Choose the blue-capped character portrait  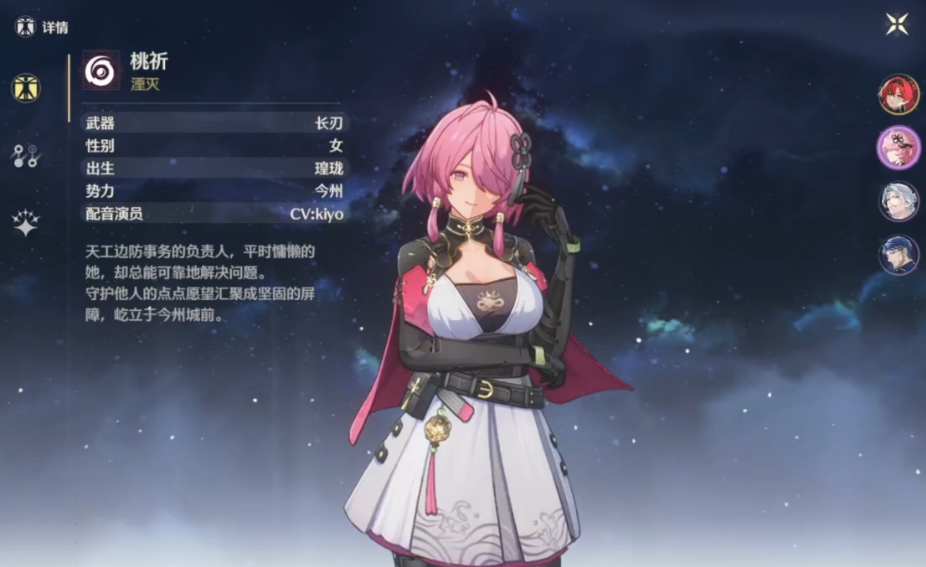[x=898, y=254]
